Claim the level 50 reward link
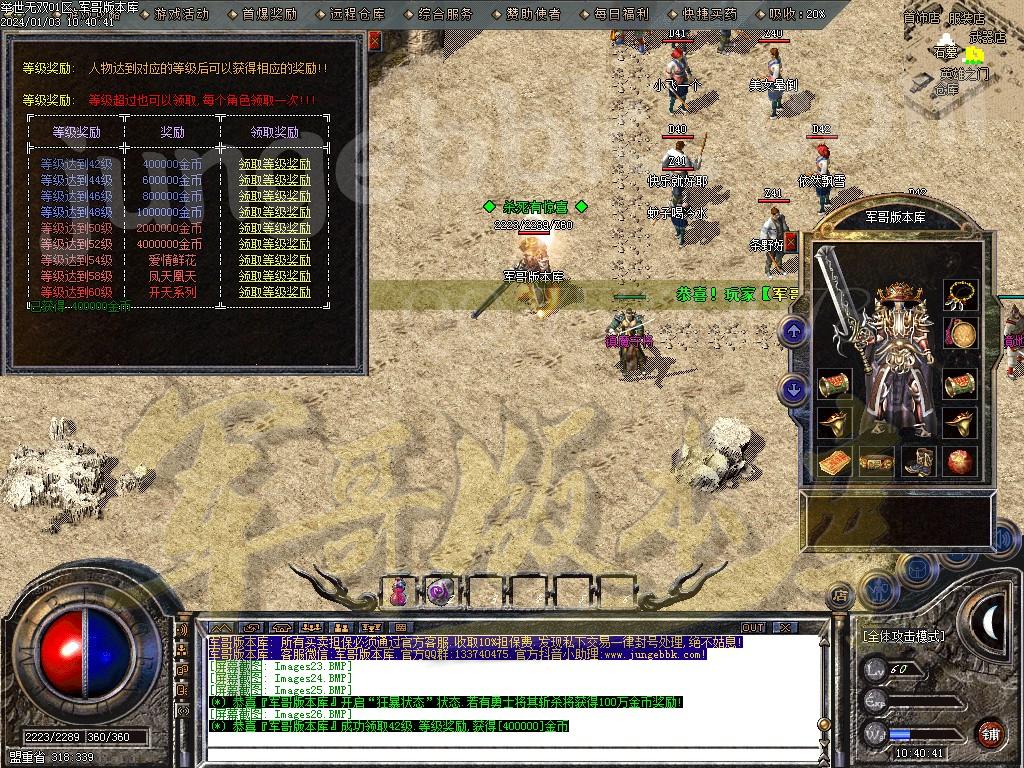Image resolution: width=1024 pixels, height=768 pixels. coord(274,229)
